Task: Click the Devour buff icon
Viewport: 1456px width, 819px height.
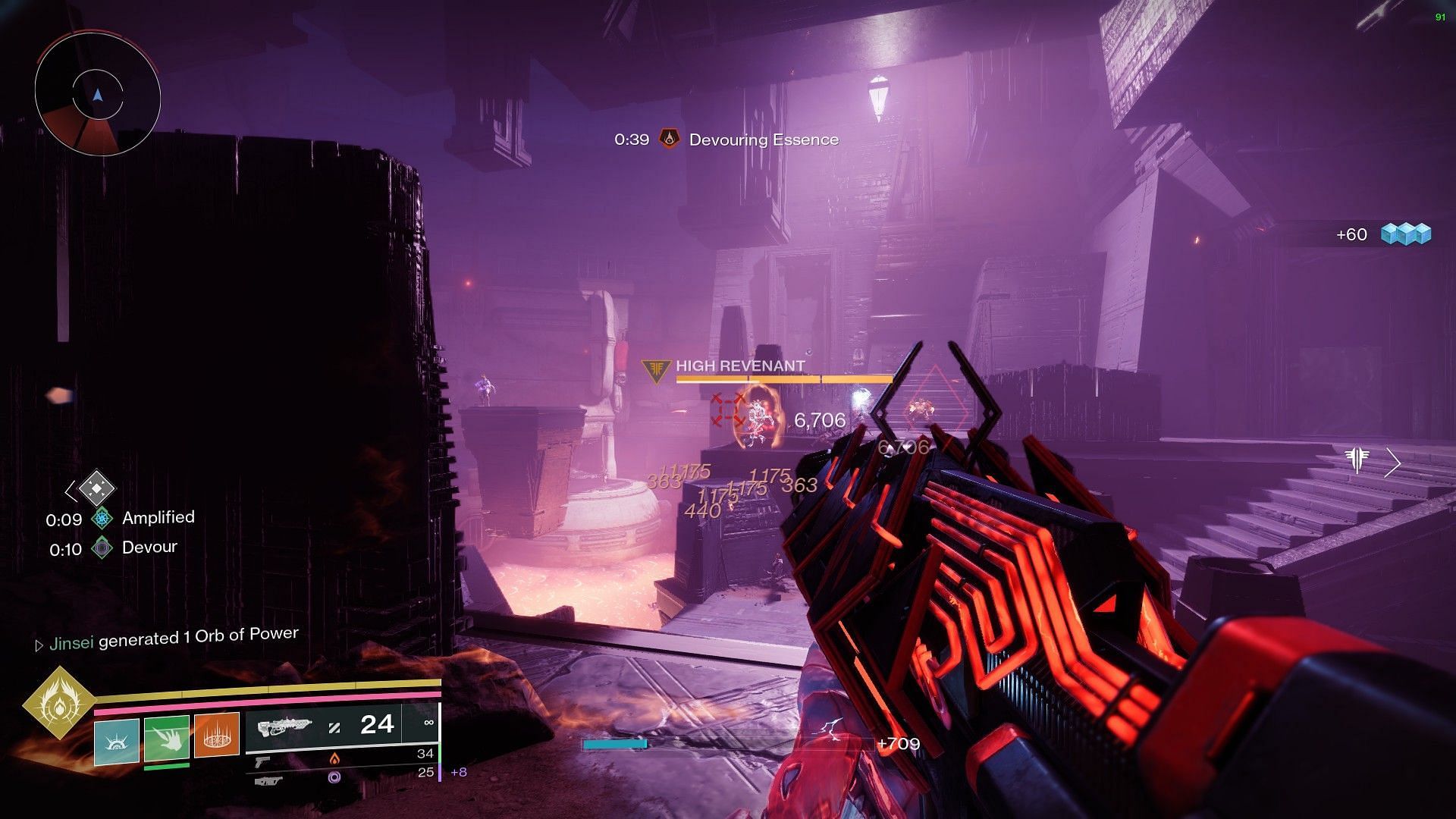Action: click(102, 548)
